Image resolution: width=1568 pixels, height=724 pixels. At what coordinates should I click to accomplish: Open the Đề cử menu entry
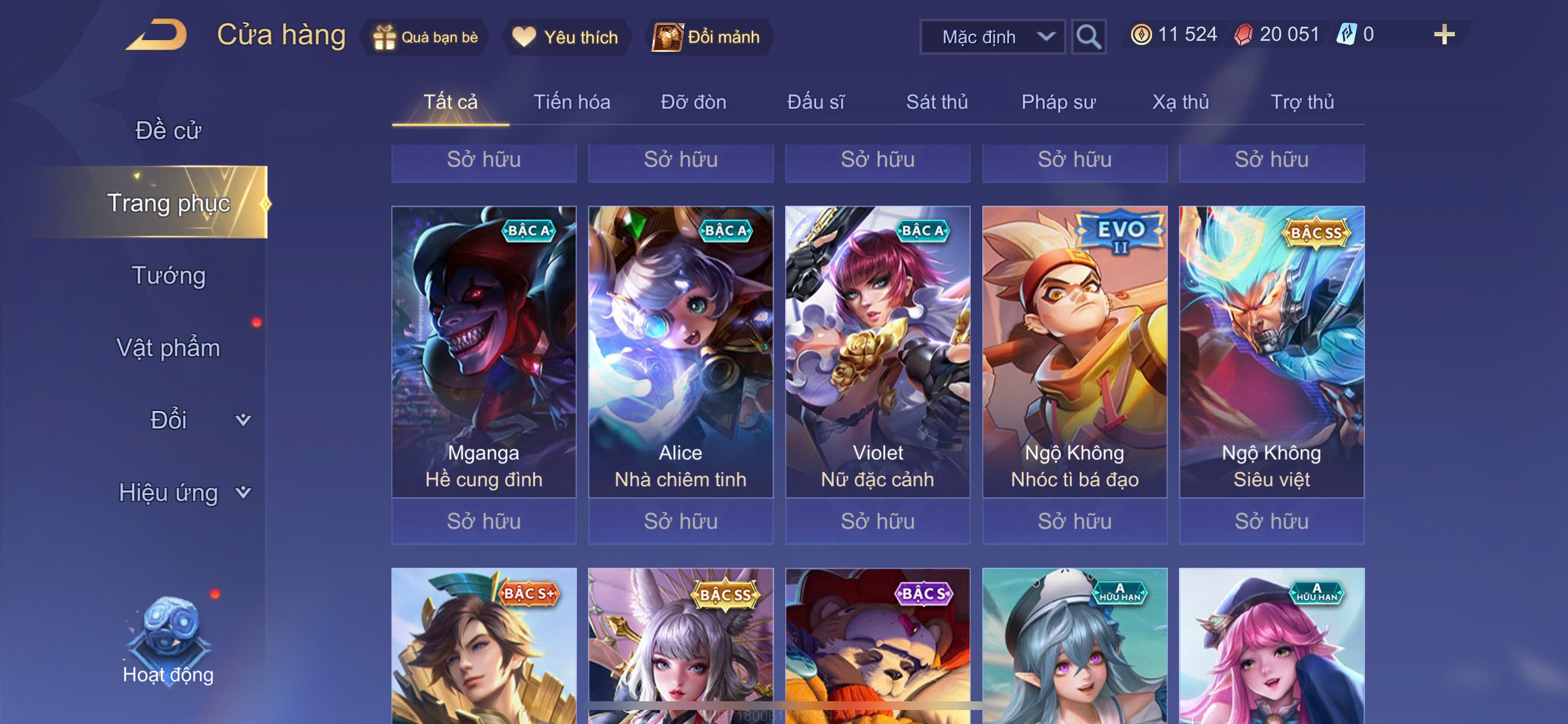tap(168, 131)
